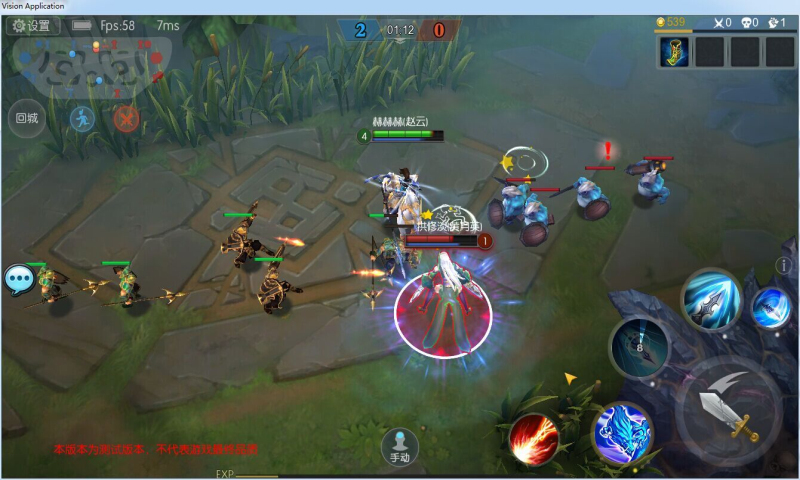Screen dimensions: 800x480
Task: Use the small blue swirl skill
Action: point(770,307)
